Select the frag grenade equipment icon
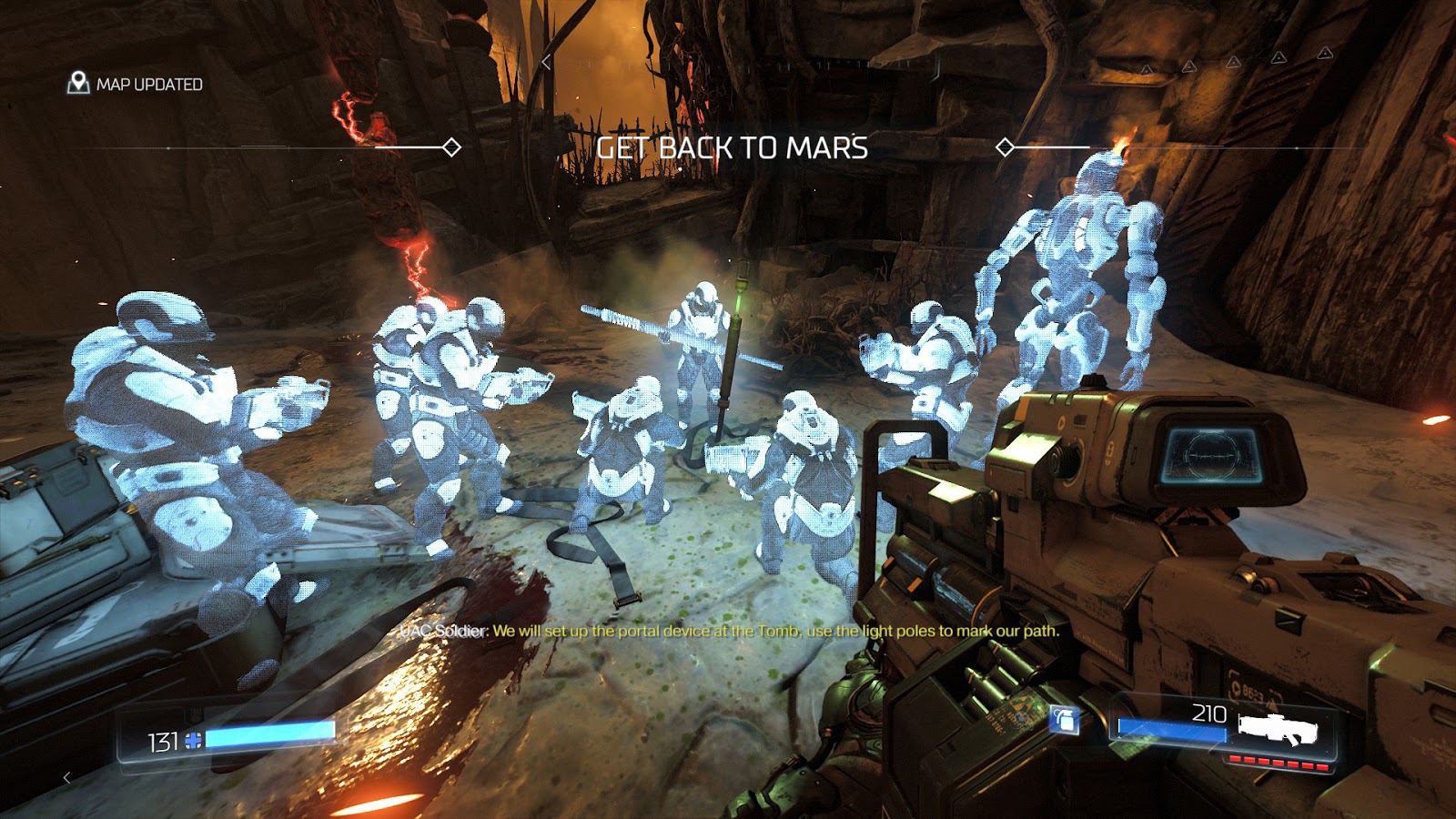Image resolution: width=1456 pixels, height=819 pixels. coord(1065,720)
